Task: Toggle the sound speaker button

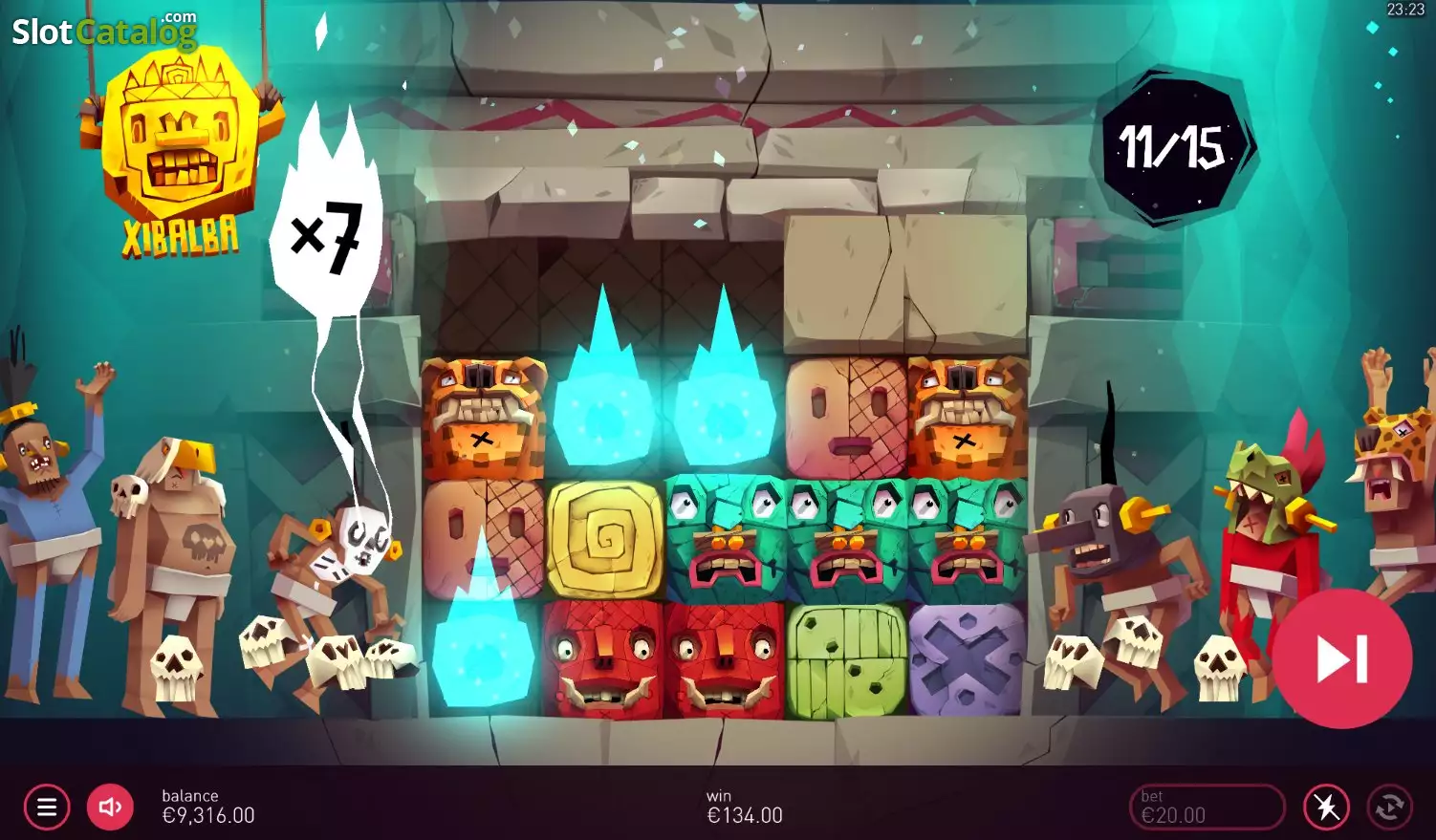Action: (x=110, y=808)
